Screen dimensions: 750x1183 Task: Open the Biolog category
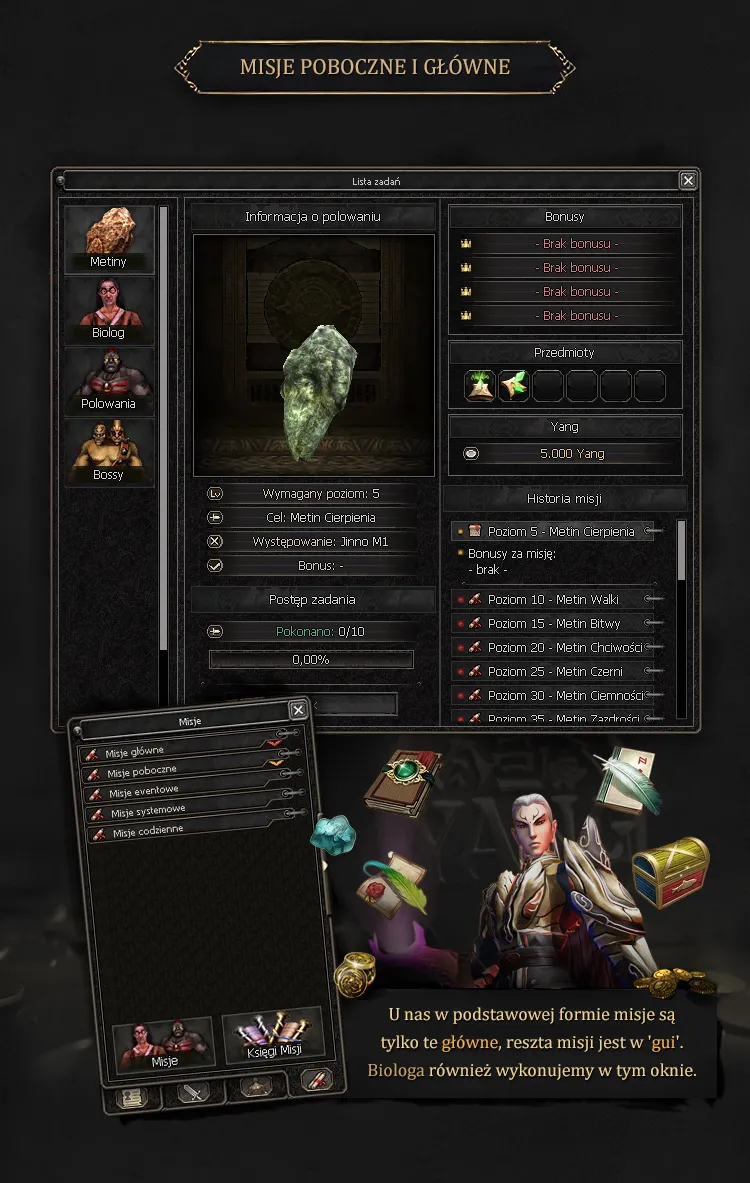coord(109,310)
